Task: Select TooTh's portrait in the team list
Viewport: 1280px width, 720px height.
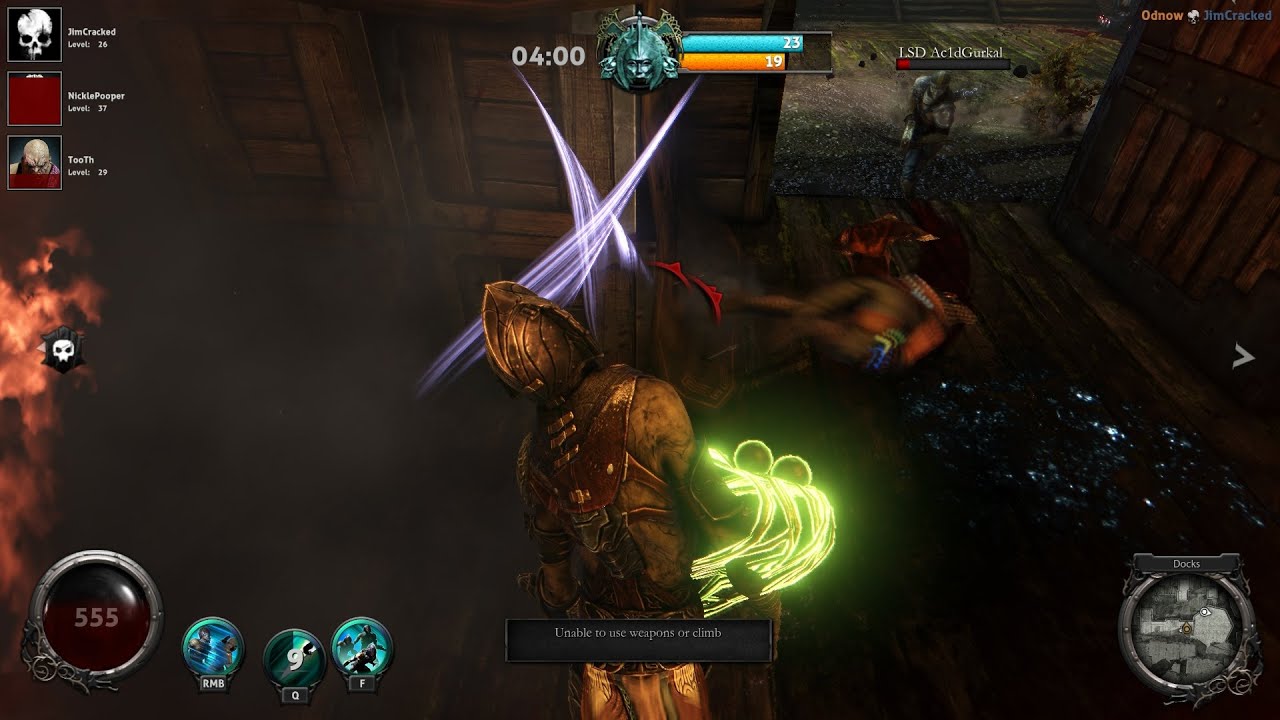Action: (35, 163)
